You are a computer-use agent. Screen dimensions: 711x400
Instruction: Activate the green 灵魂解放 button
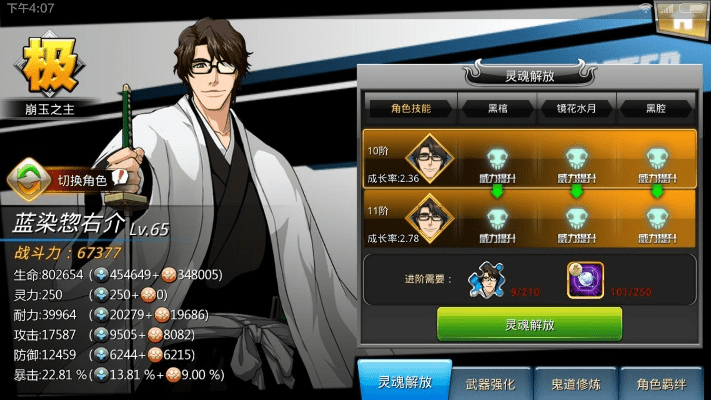pyautogui.click(x=529, y=323)
